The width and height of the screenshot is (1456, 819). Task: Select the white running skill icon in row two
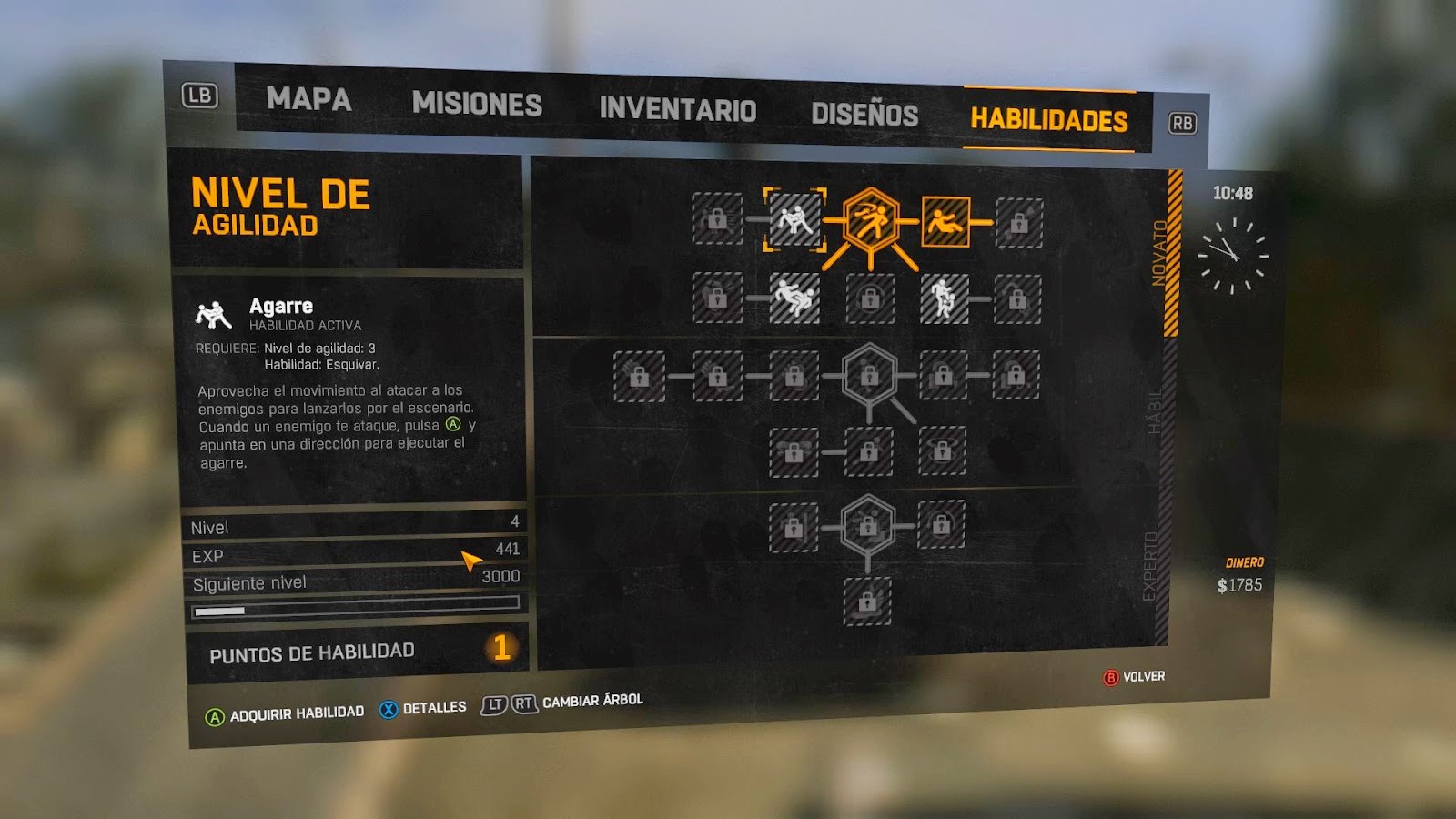945,300
